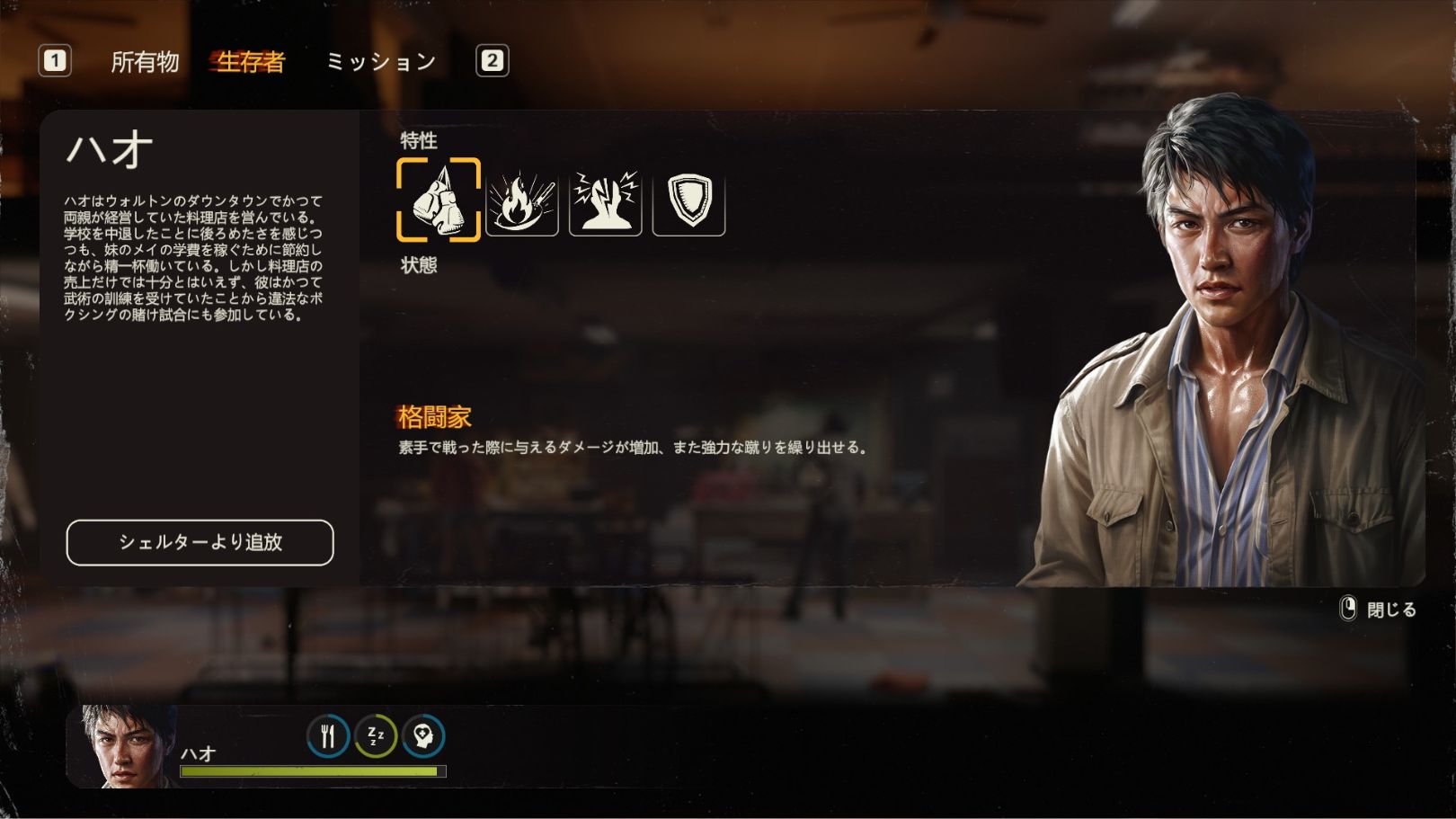Open the ミッション tab
Viewport: 1456px width, 819px height.
381,61
